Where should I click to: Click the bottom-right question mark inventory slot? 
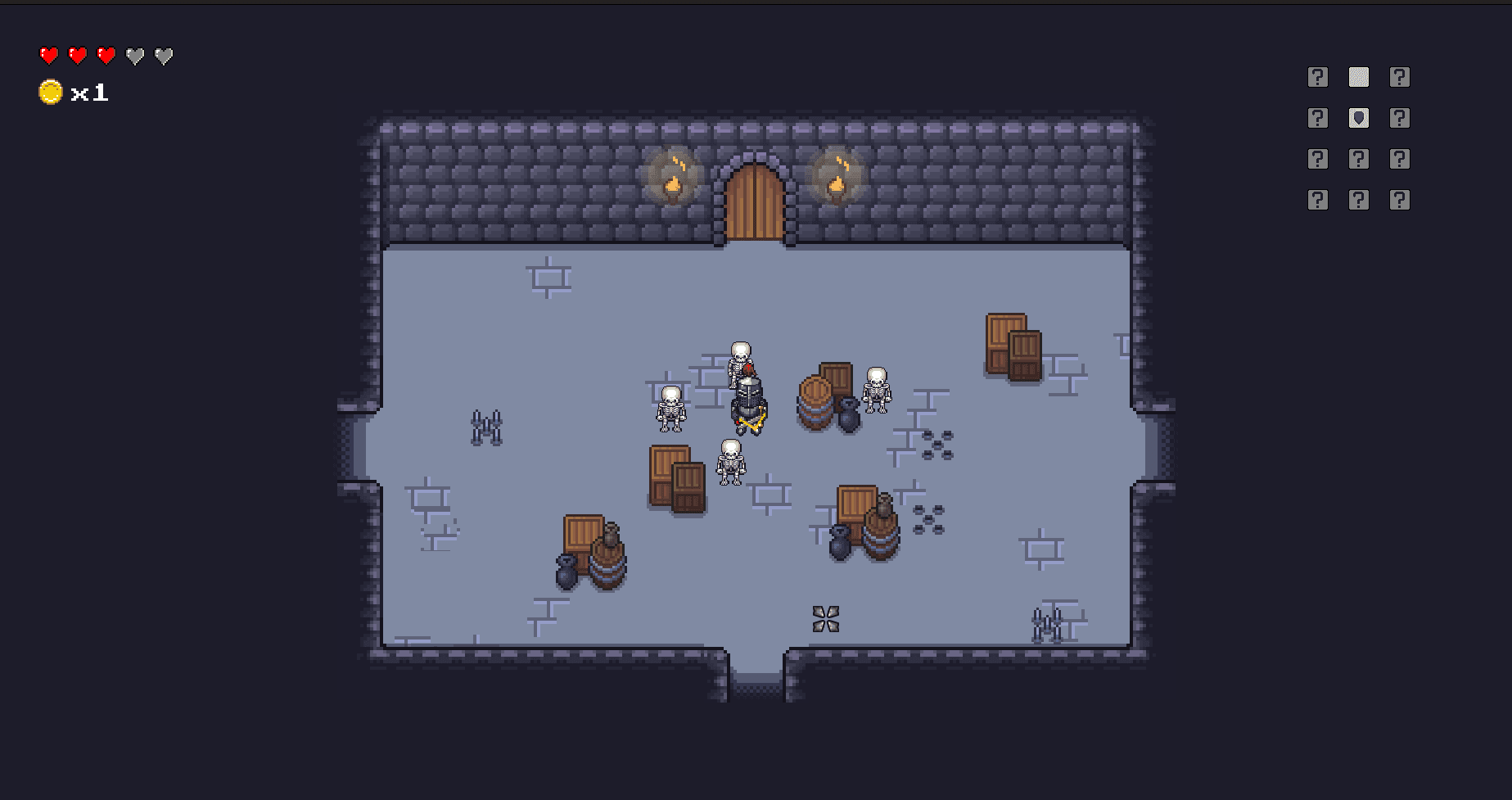pos(1400,198)
